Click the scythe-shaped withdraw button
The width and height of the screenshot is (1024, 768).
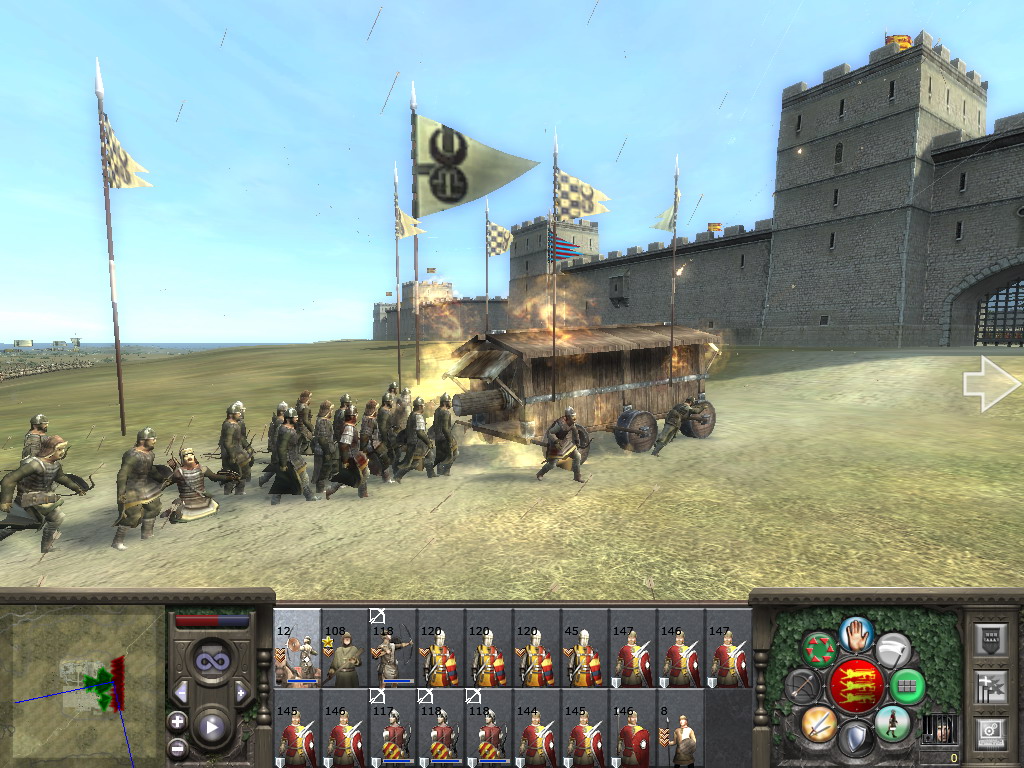click(x=892, y=649)
